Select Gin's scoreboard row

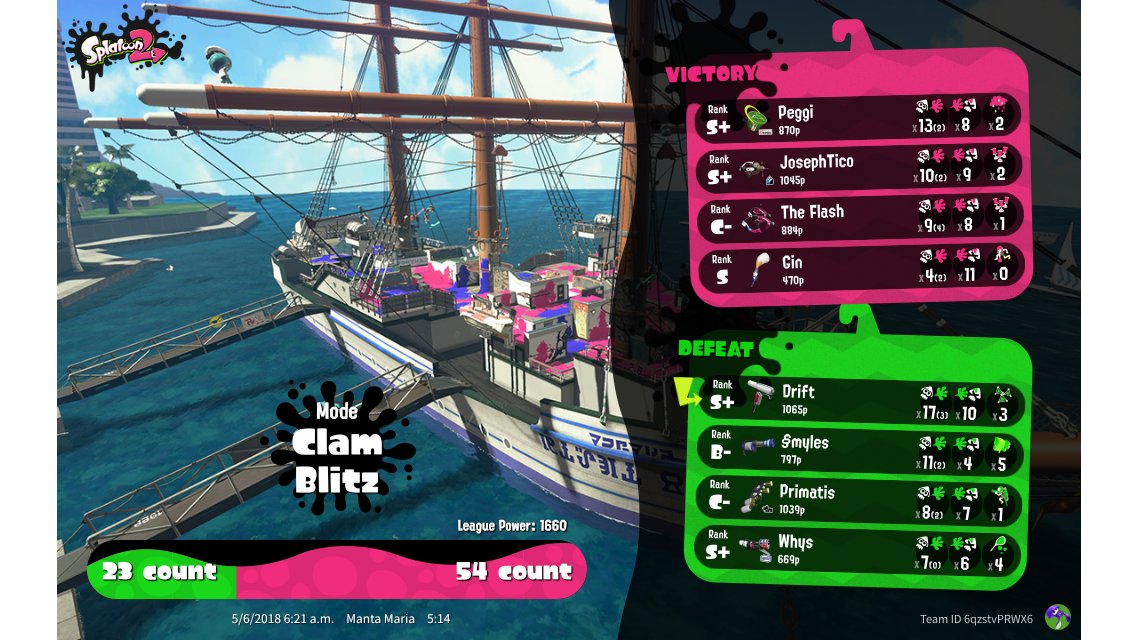858,268
